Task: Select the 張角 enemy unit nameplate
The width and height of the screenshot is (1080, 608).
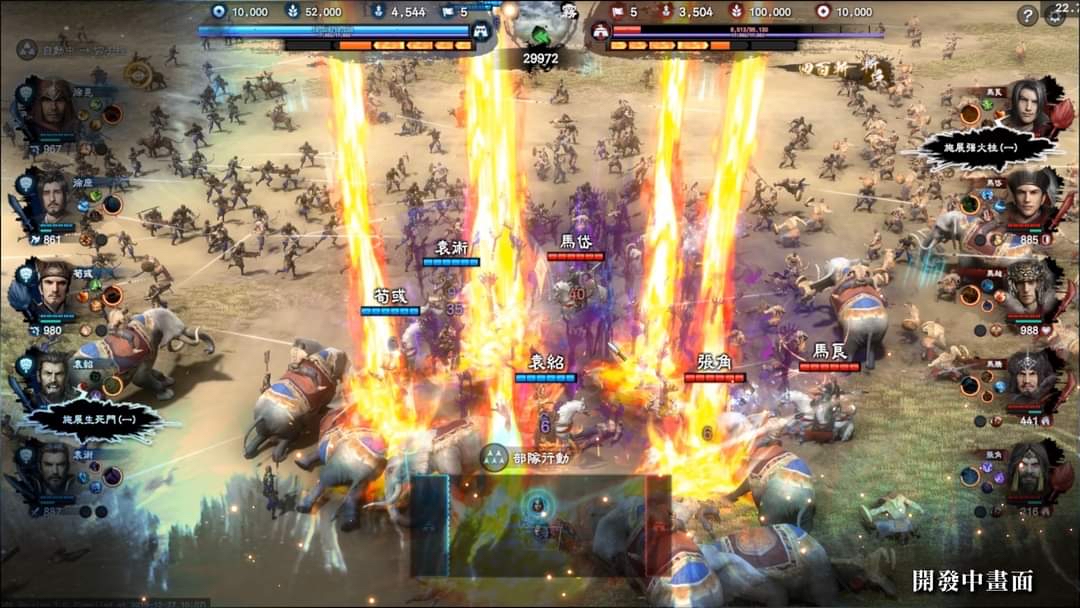Action: (x=714, y=363)
